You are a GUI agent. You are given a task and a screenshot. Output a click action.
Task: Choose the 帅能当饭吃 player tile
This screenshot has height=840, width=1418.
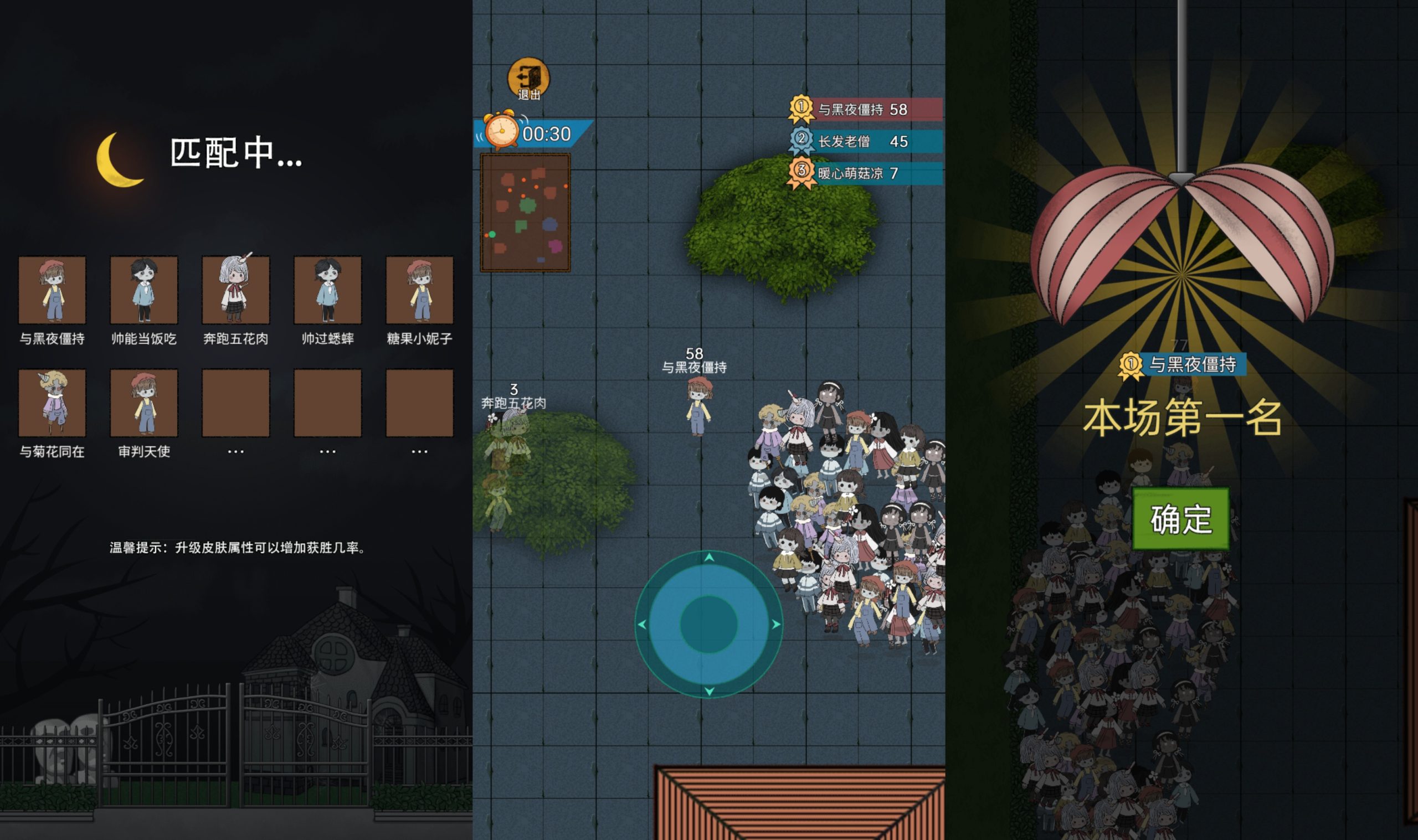point(144,290)
